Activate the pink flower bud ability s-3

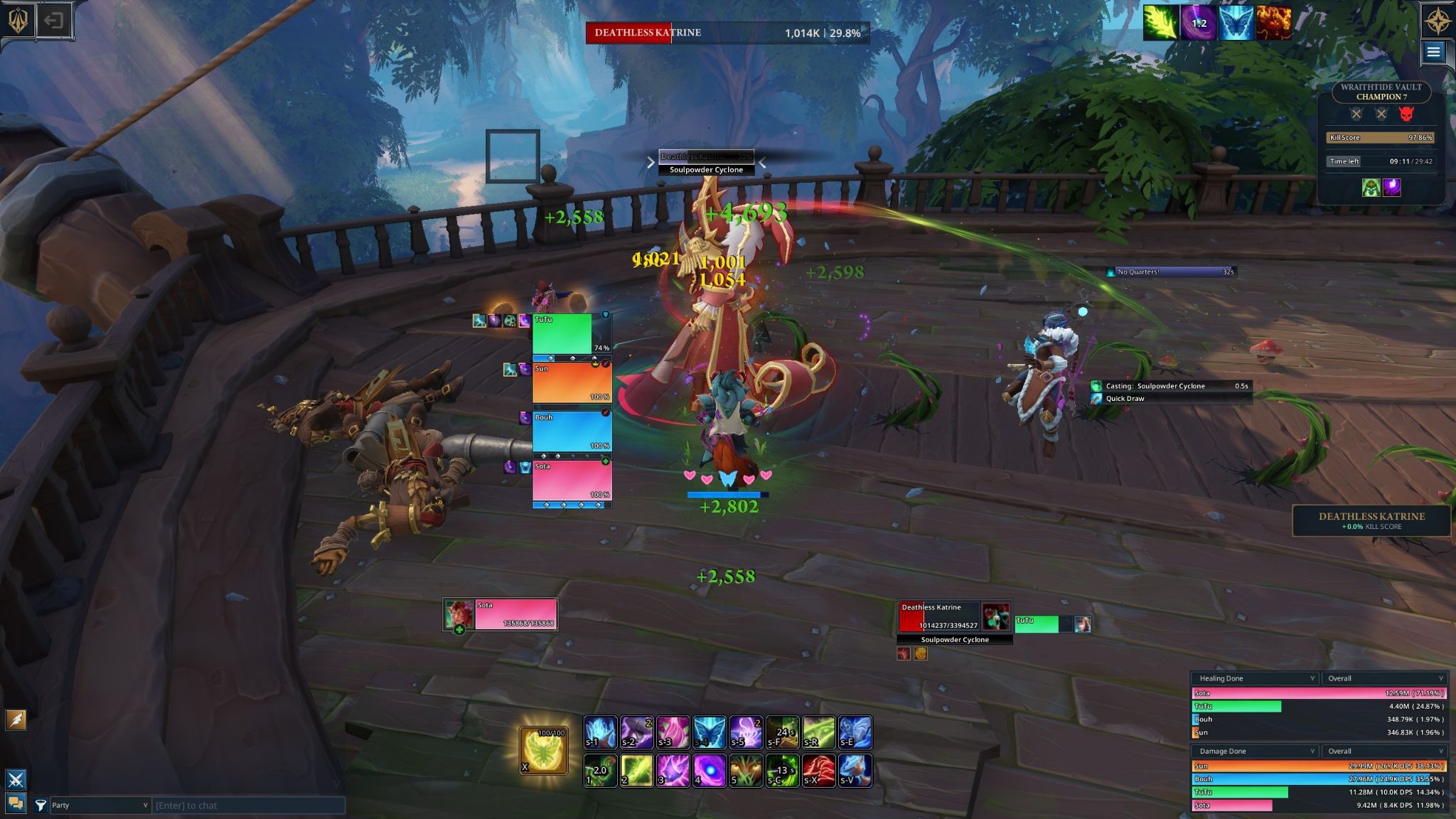(x=673, y=733)
